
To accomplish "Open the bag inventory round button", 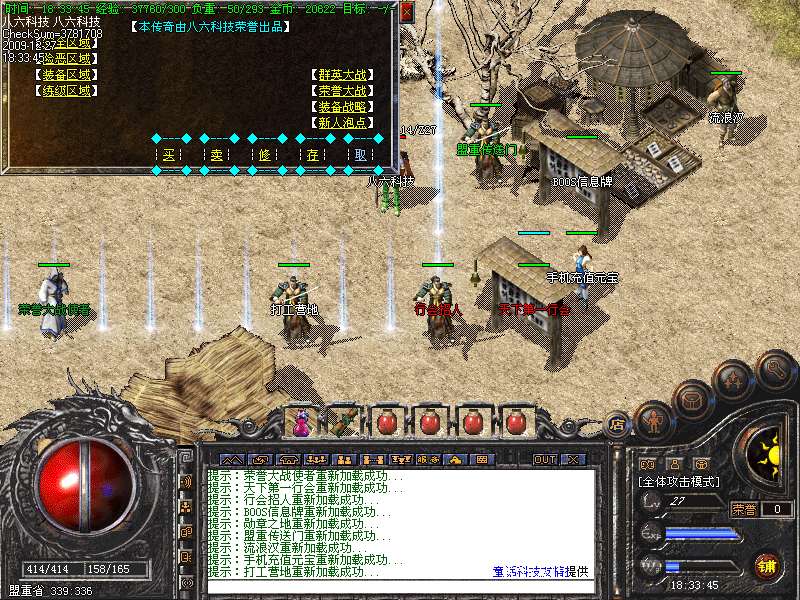I will pyautogui.click(x=690, y=400).
